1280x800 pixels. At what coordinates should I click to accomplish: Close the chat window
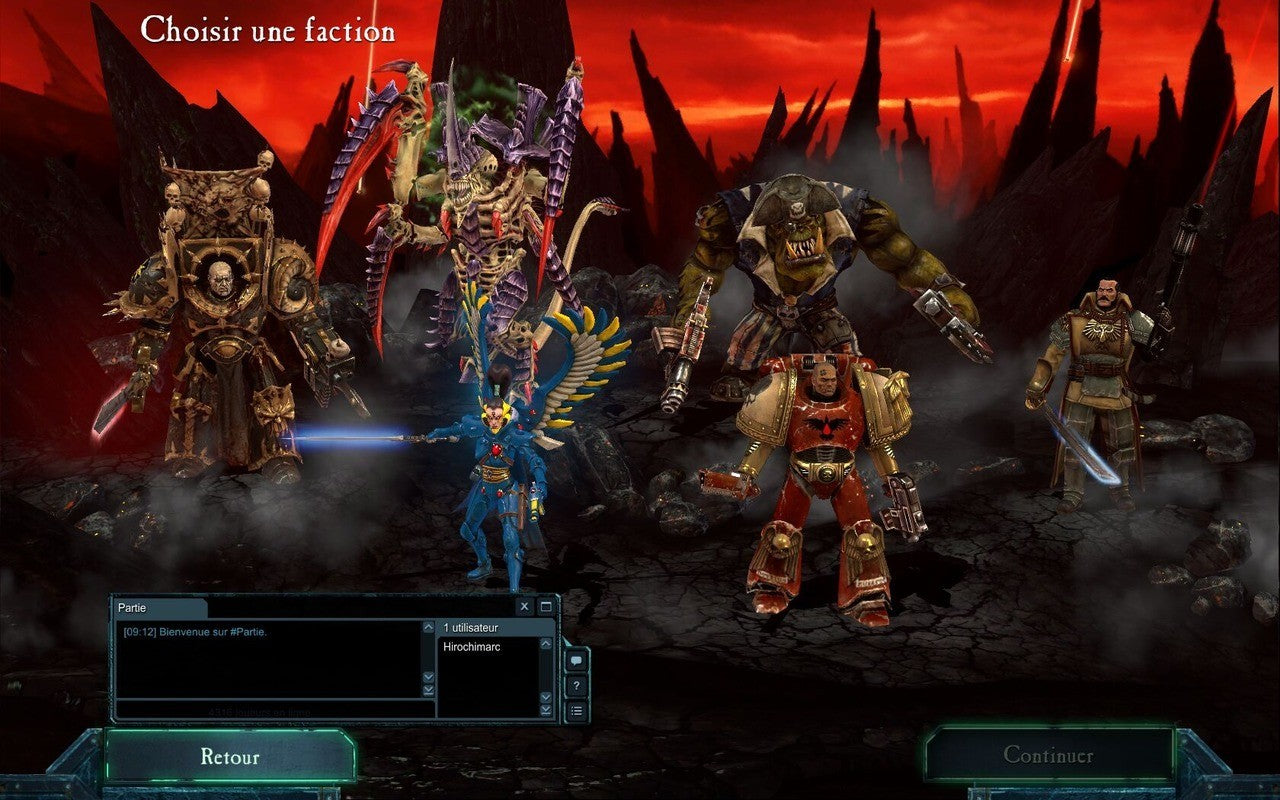tap(525, 607)
